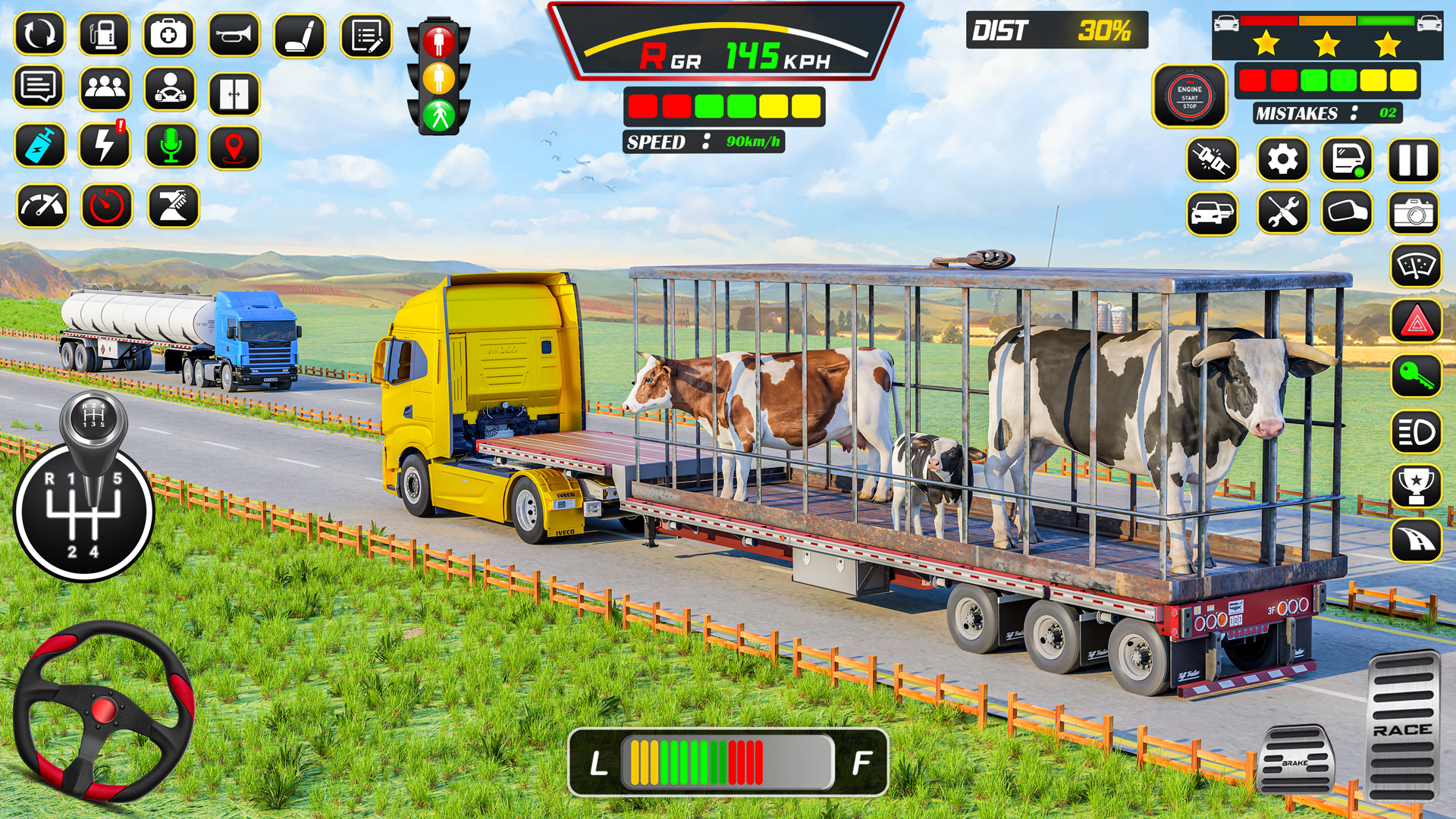Choose the driver seat icon

pyautogui.click(x=300, y=35)
